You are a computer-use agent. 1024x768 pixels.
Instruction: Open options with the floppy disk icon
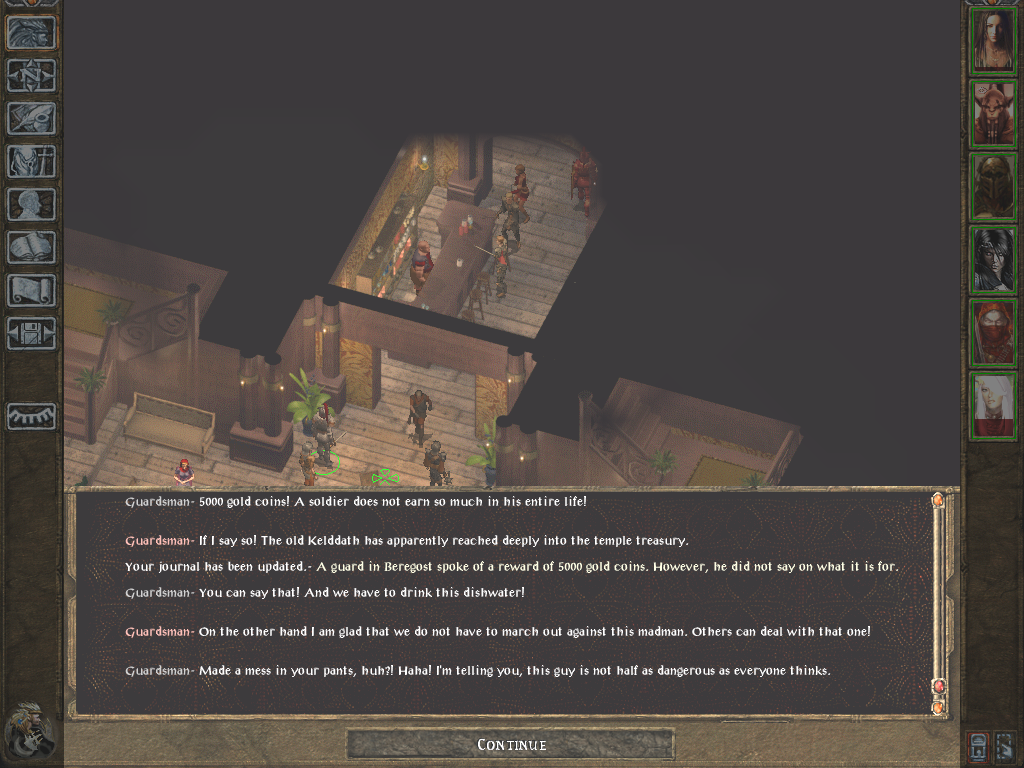coord(31,333)
